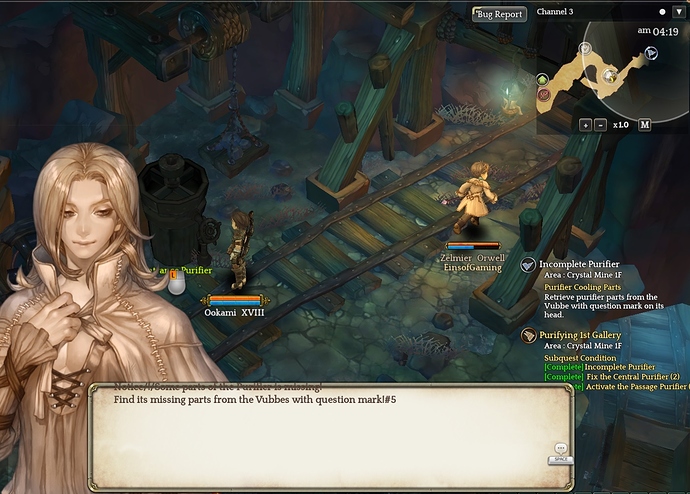Zoom in the minimap with plus button

click(585, 125)
